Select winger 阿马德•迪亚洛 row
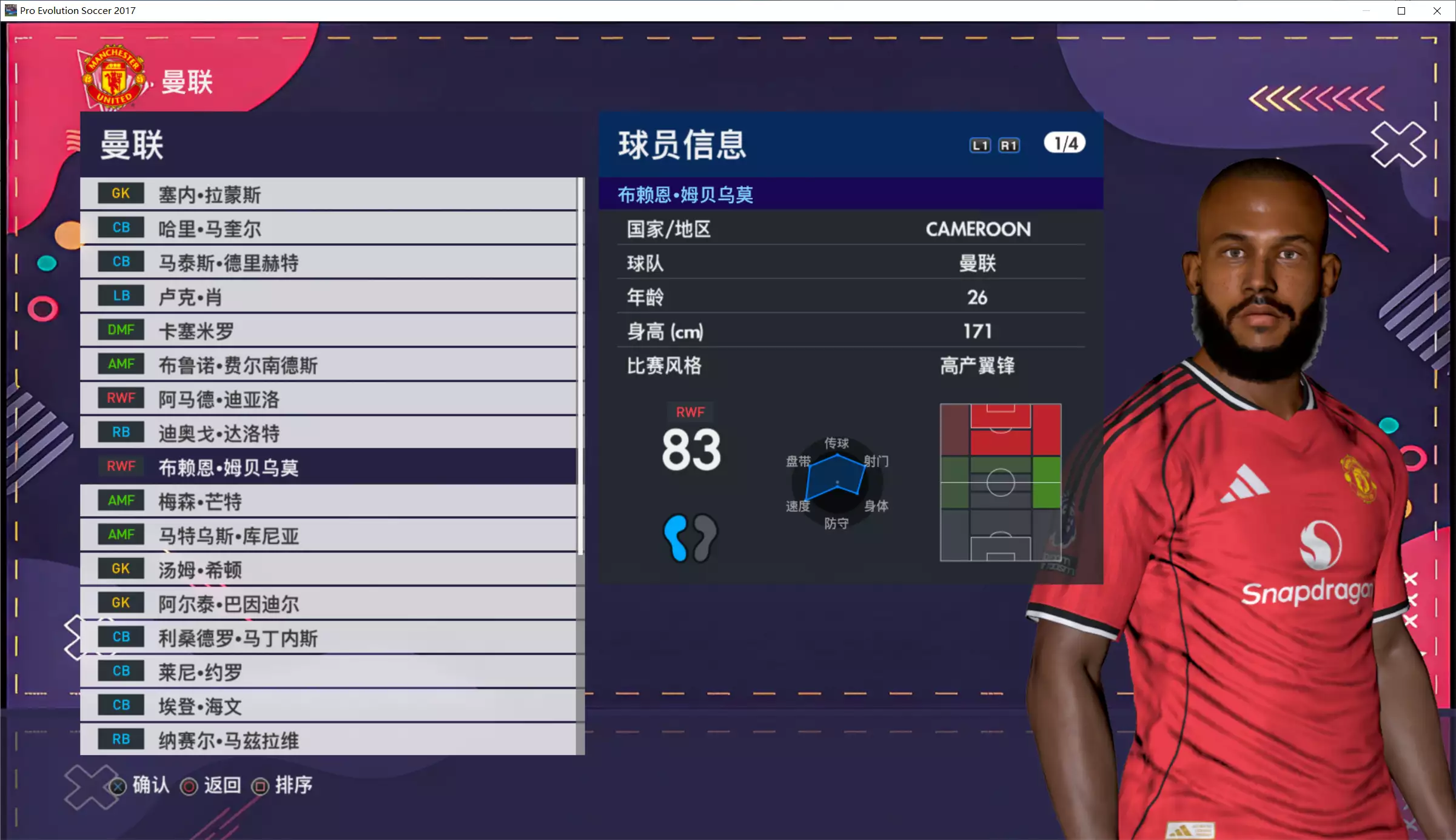The image size is (1456, 840). point(327,399)
